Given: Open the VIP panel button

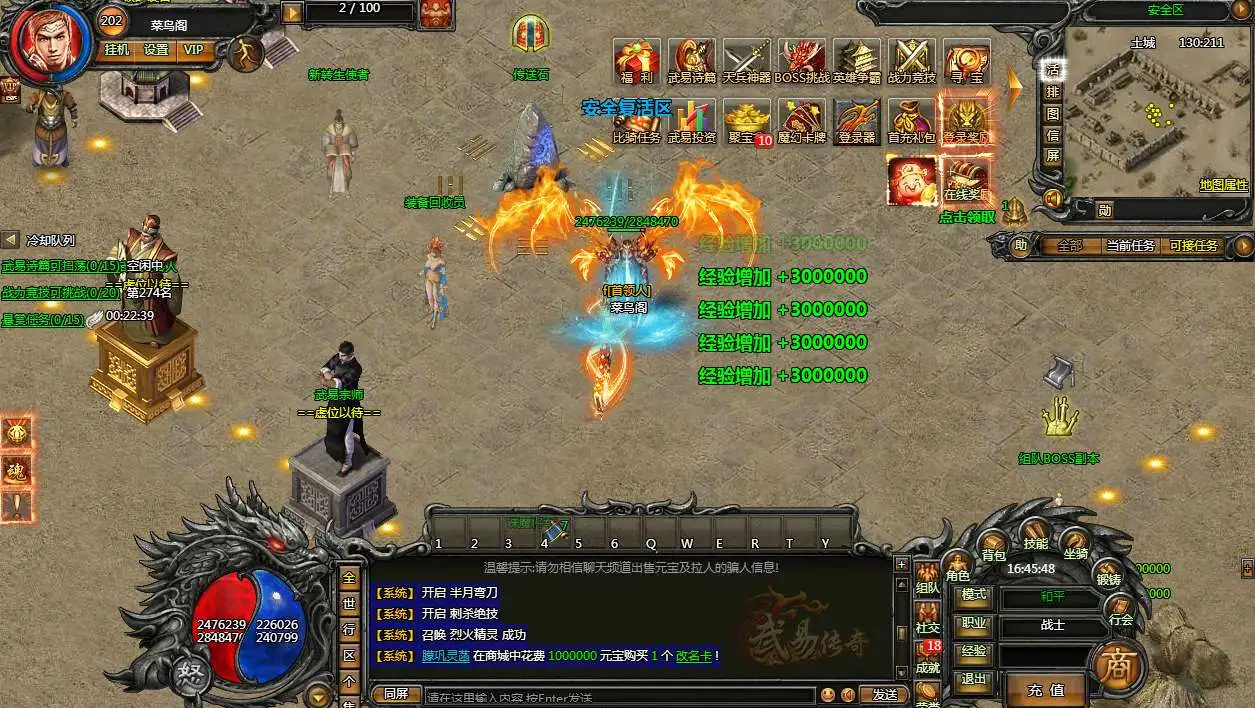Looking at the screenshot, I should [x=193, y=49].
